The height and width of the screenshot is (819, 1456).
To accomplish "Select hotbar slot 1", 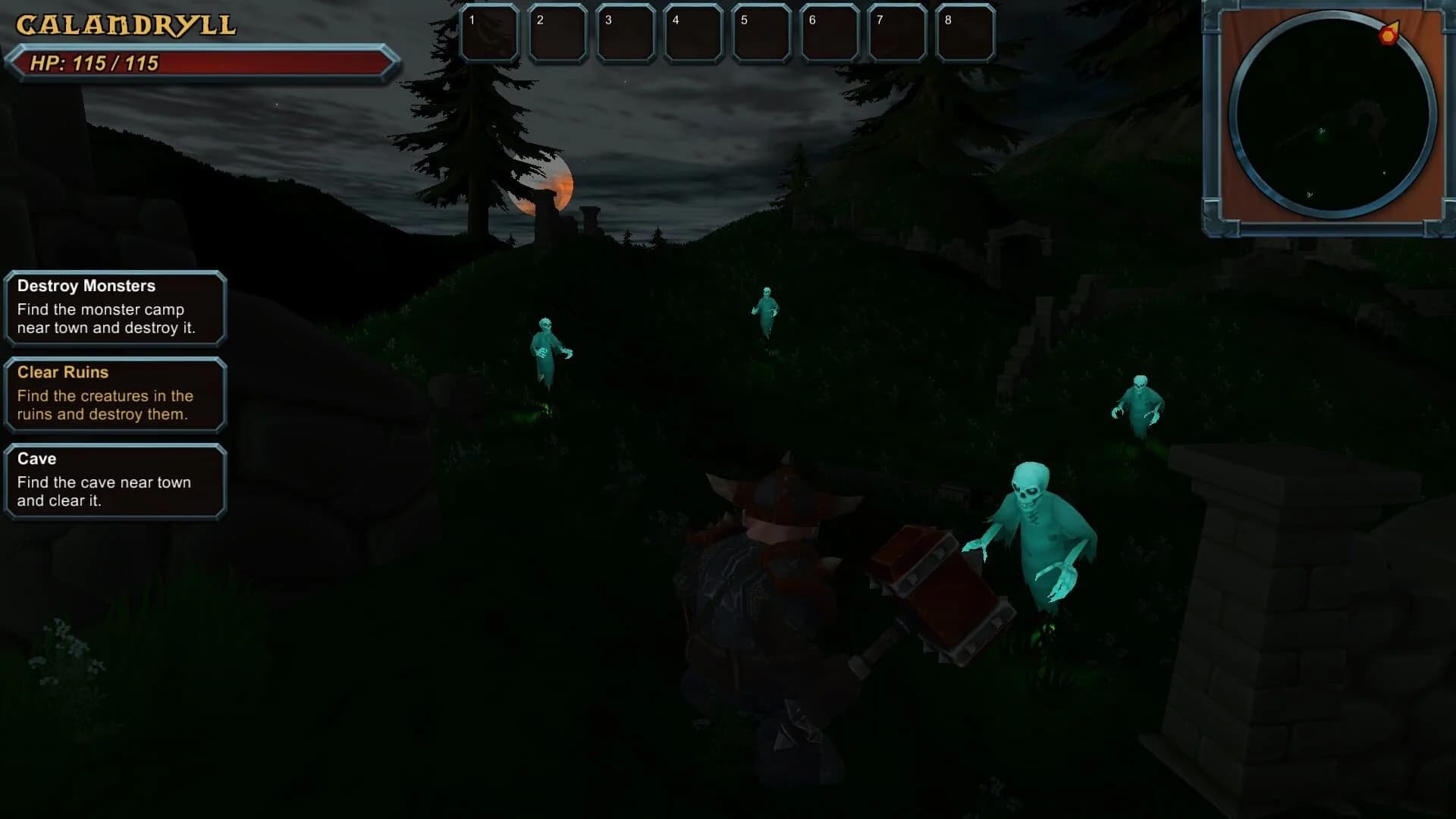I will tap(490, 33).
